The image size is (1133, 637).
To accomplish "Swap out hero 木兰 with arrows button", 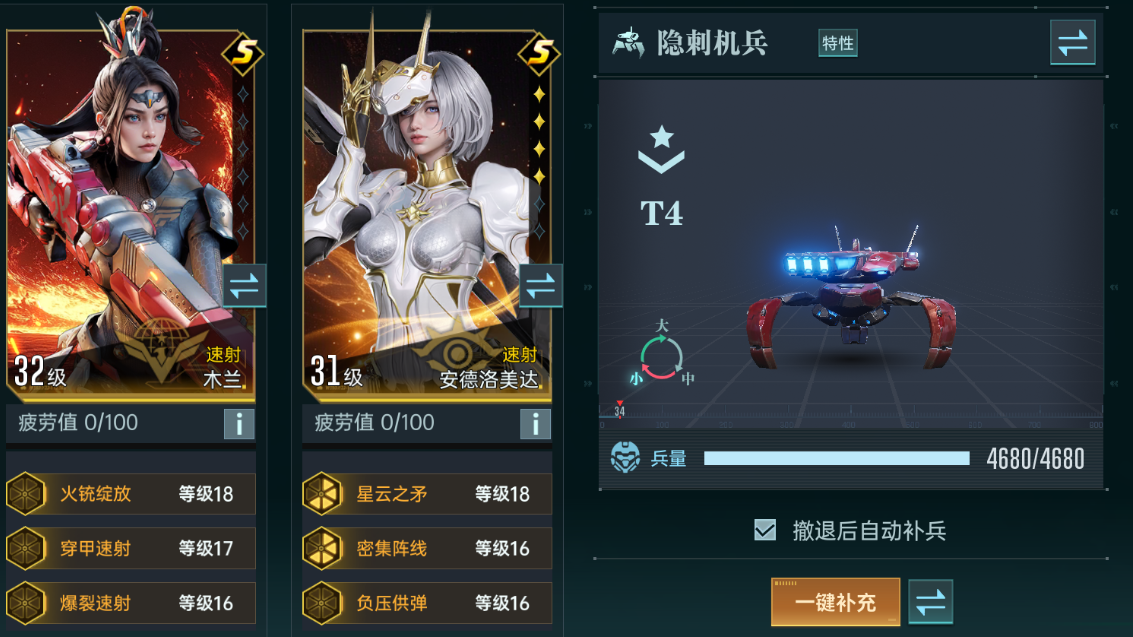I will point(244,287).
